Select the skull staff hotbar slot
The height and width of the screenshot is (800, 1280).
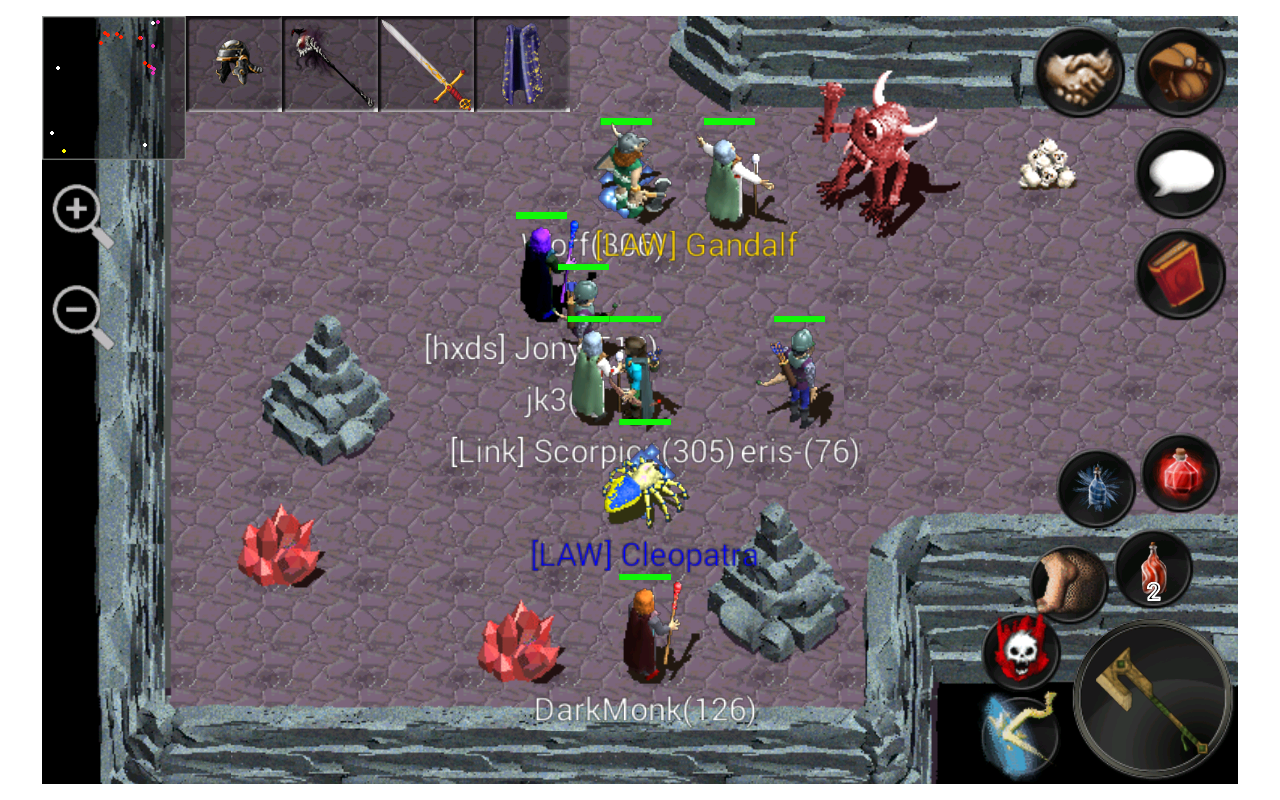[332, 62]
